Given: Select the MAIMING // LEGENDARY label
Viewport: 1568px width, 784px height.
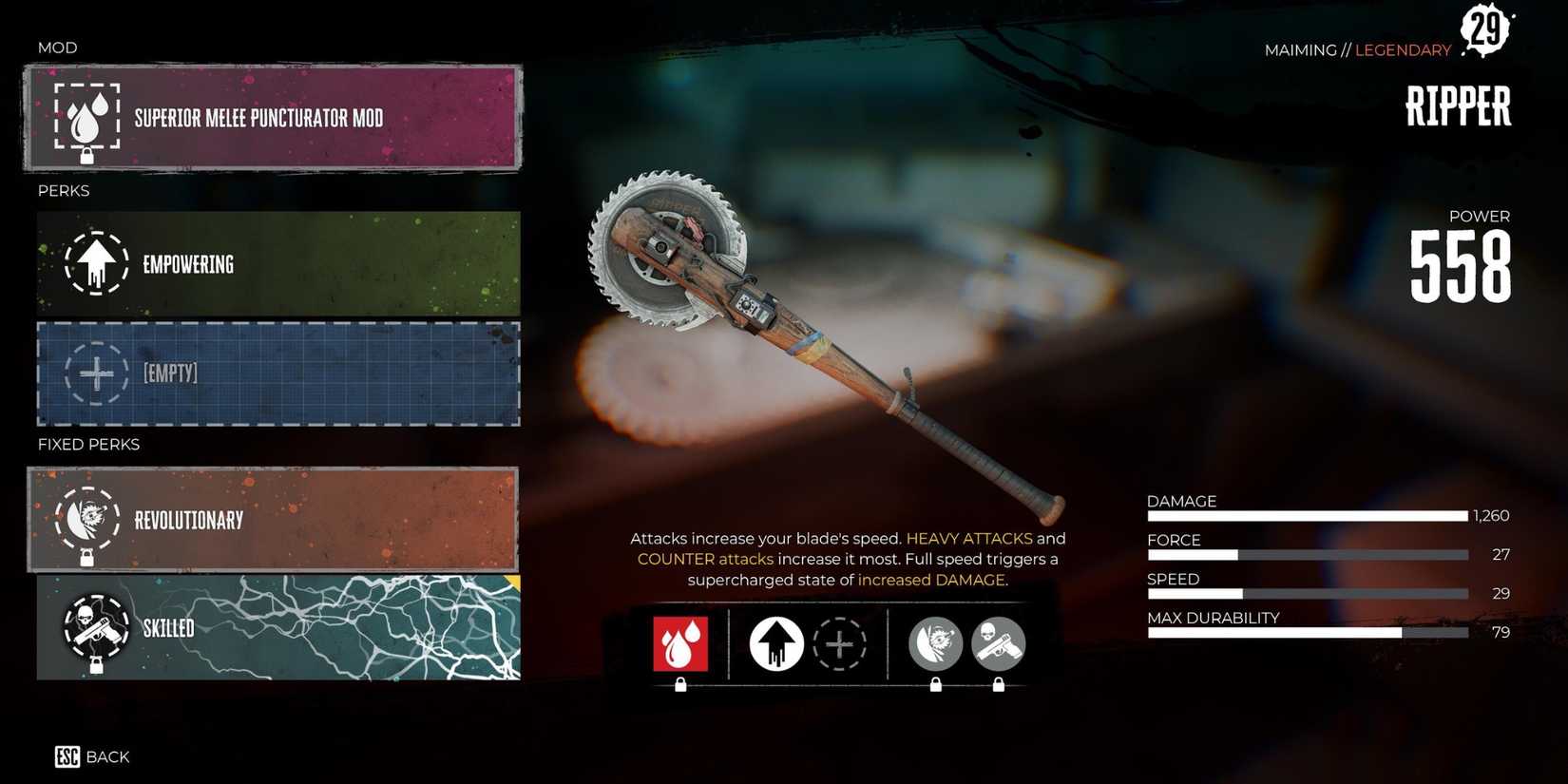Looking at the screenshot, I should click(x=1357, y=50).
